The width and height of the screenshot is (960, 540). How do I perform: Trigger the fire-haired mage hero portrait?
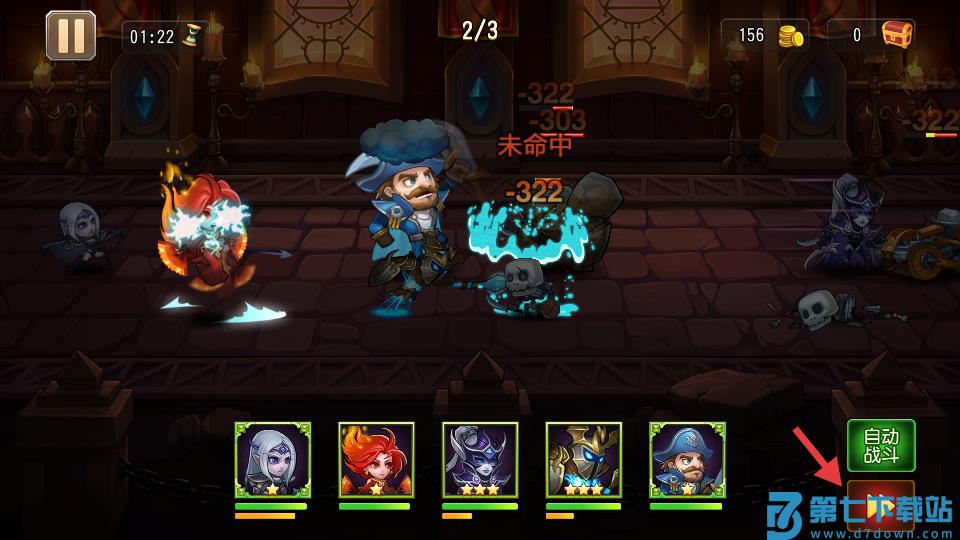376,460
